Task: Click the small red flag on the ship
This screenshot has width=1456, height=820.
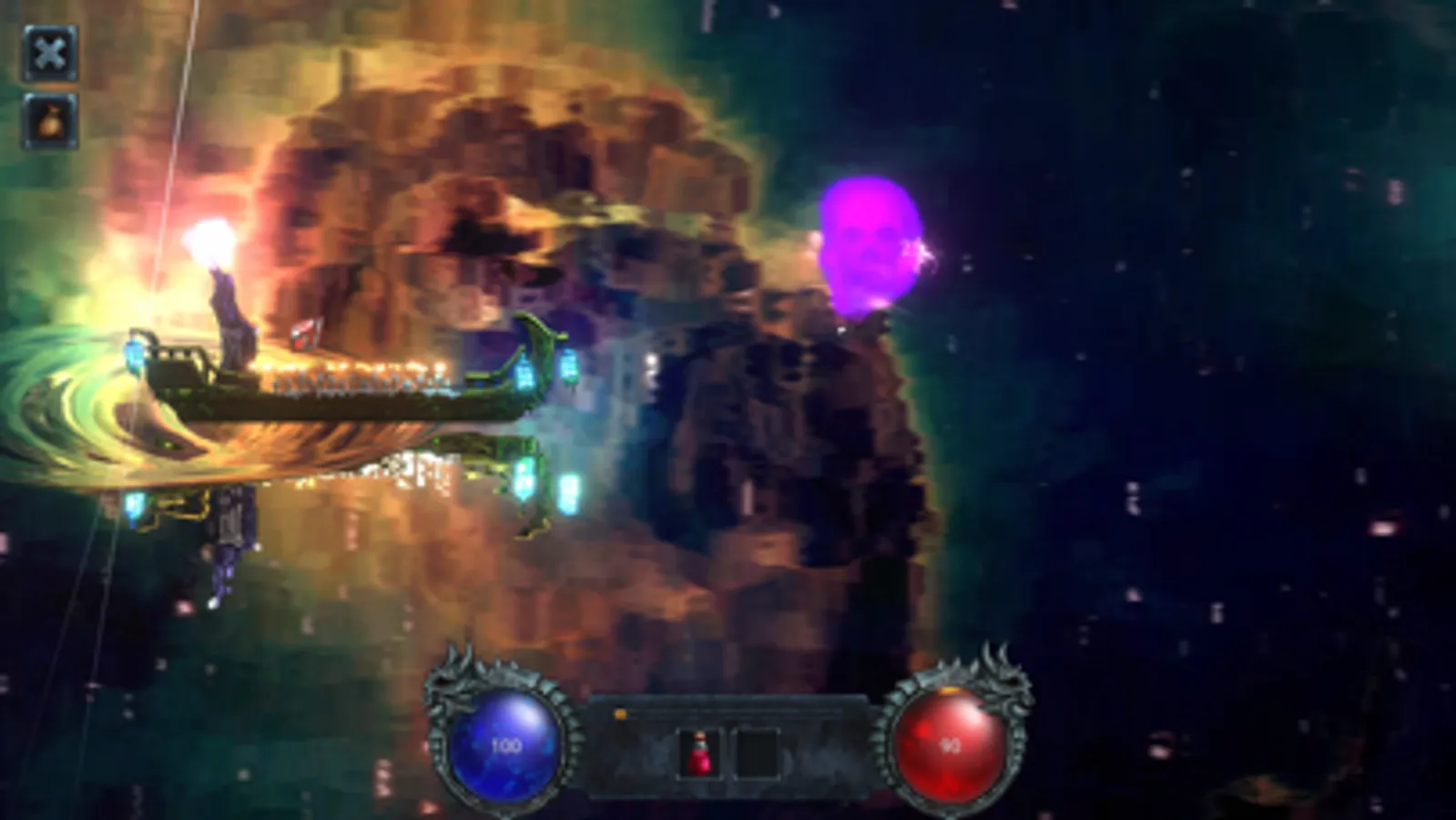Action: tap(304, 333)
